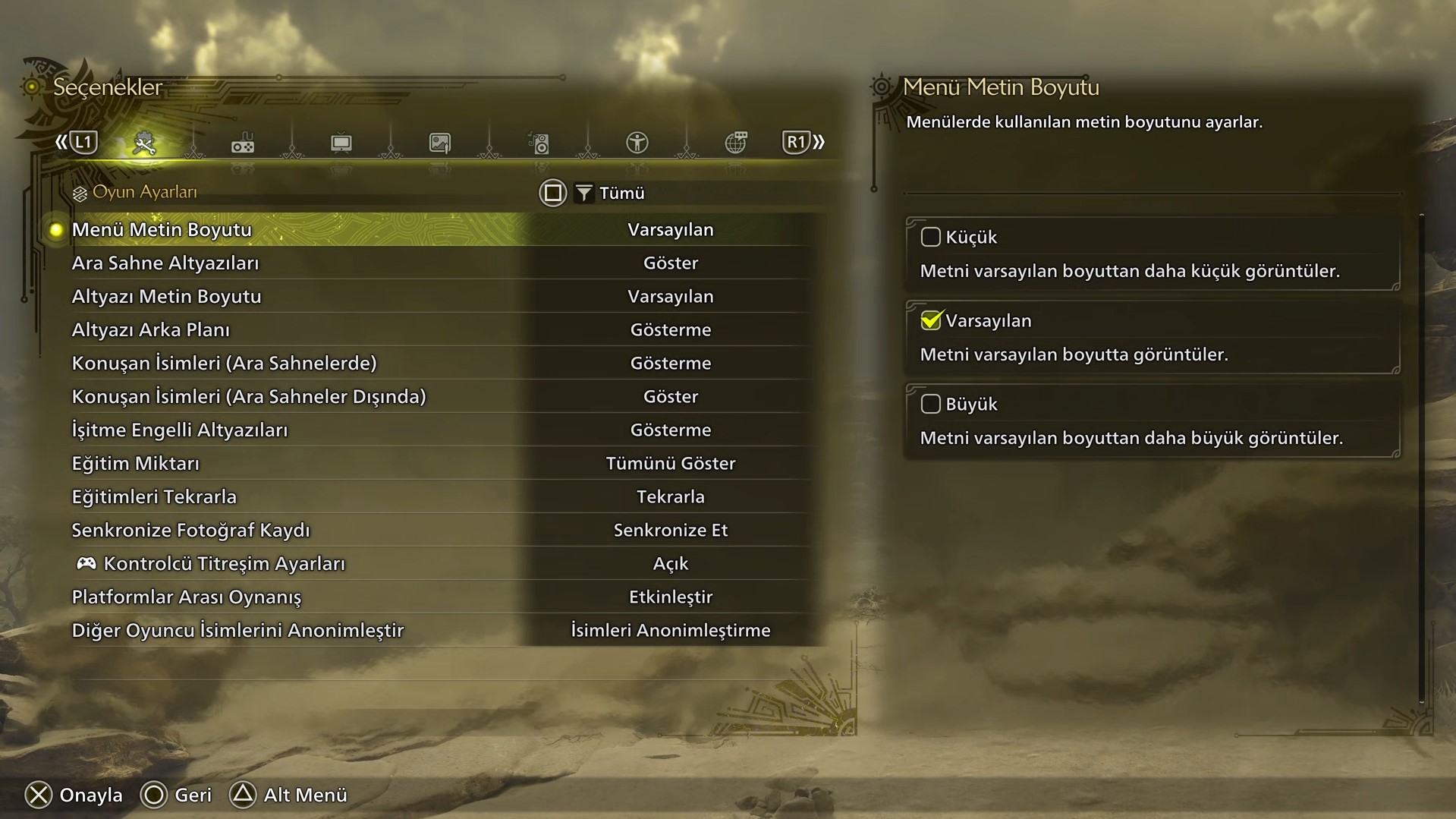
Task: Select Konuşan İsimleri (Ara Sahneler Dışında) row
Action: click(249, 396)
